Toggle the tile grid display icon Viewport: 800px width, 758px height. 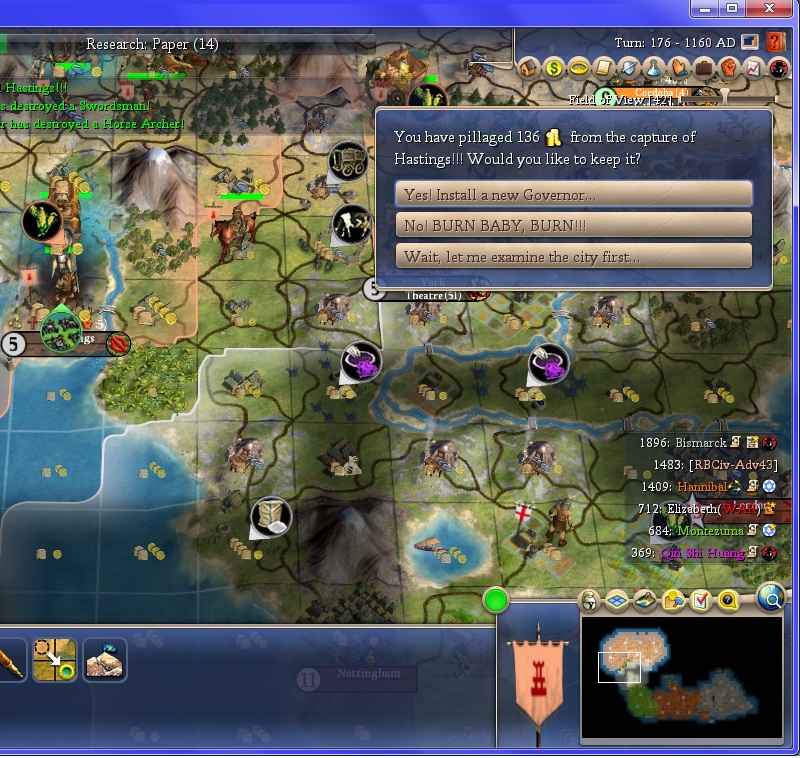coord(618,600)
